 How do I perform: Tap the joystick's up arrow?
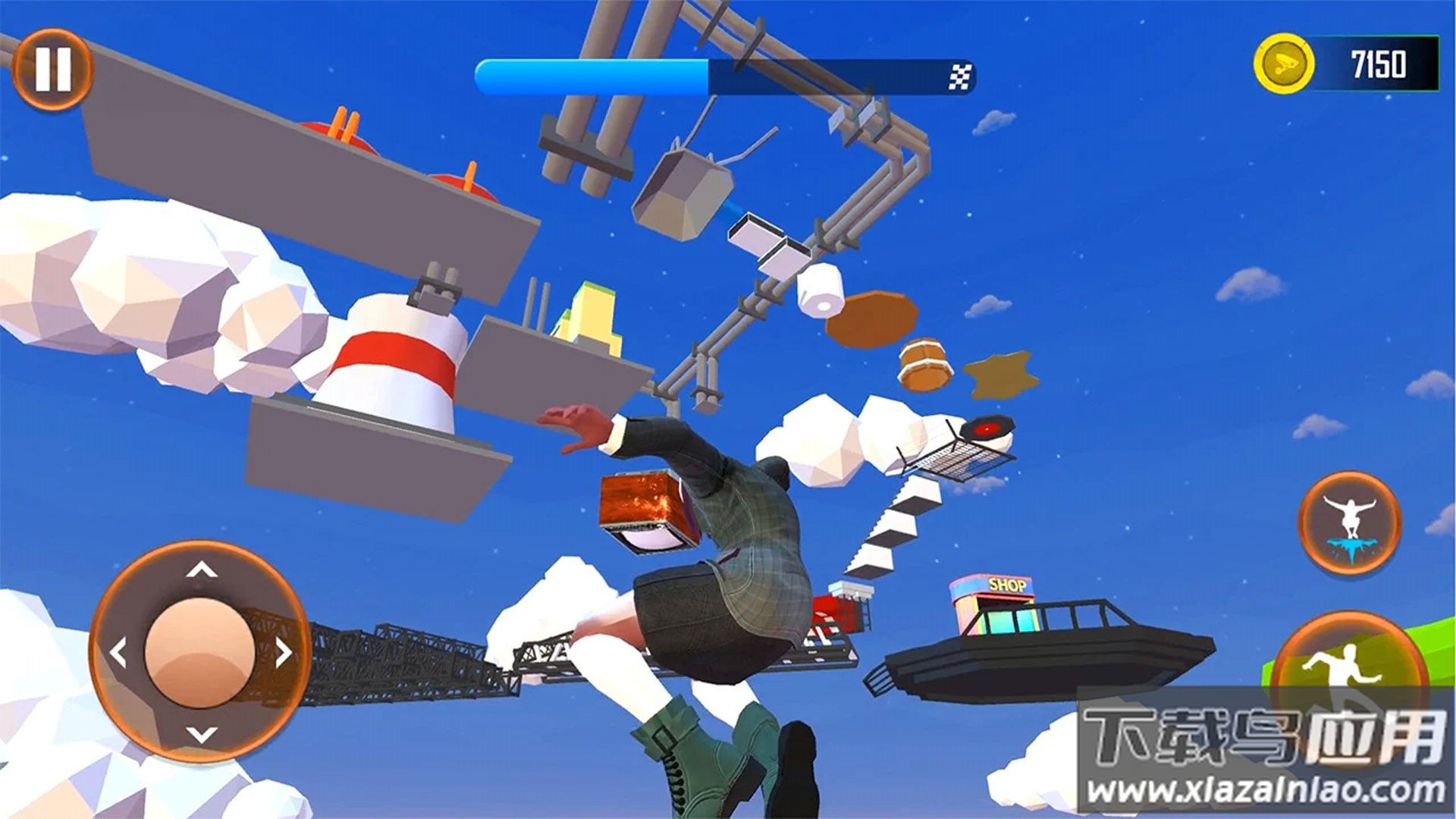(x=202, y=570)
